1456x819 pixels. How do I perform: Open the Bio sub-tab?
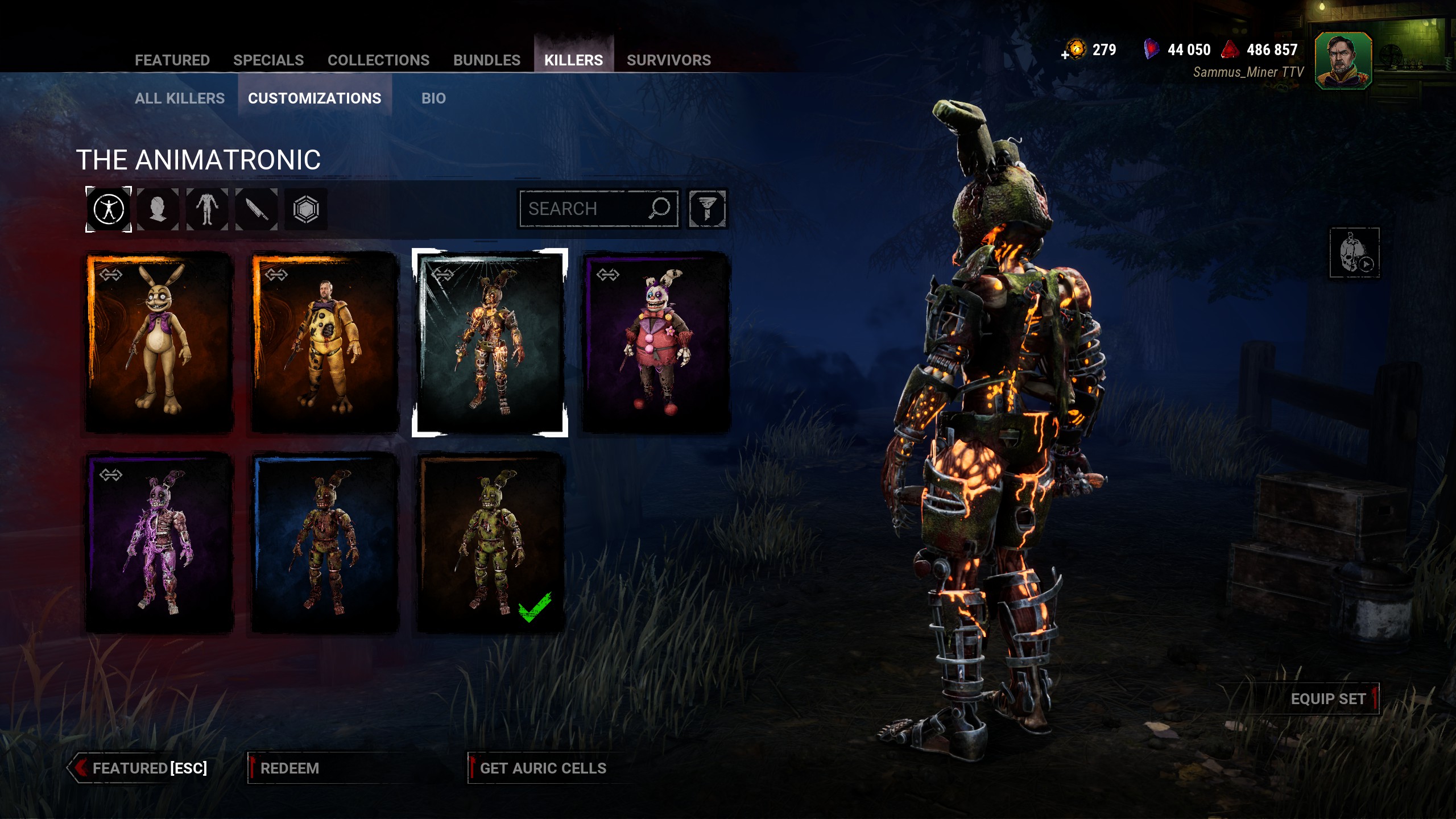[433, 98]
